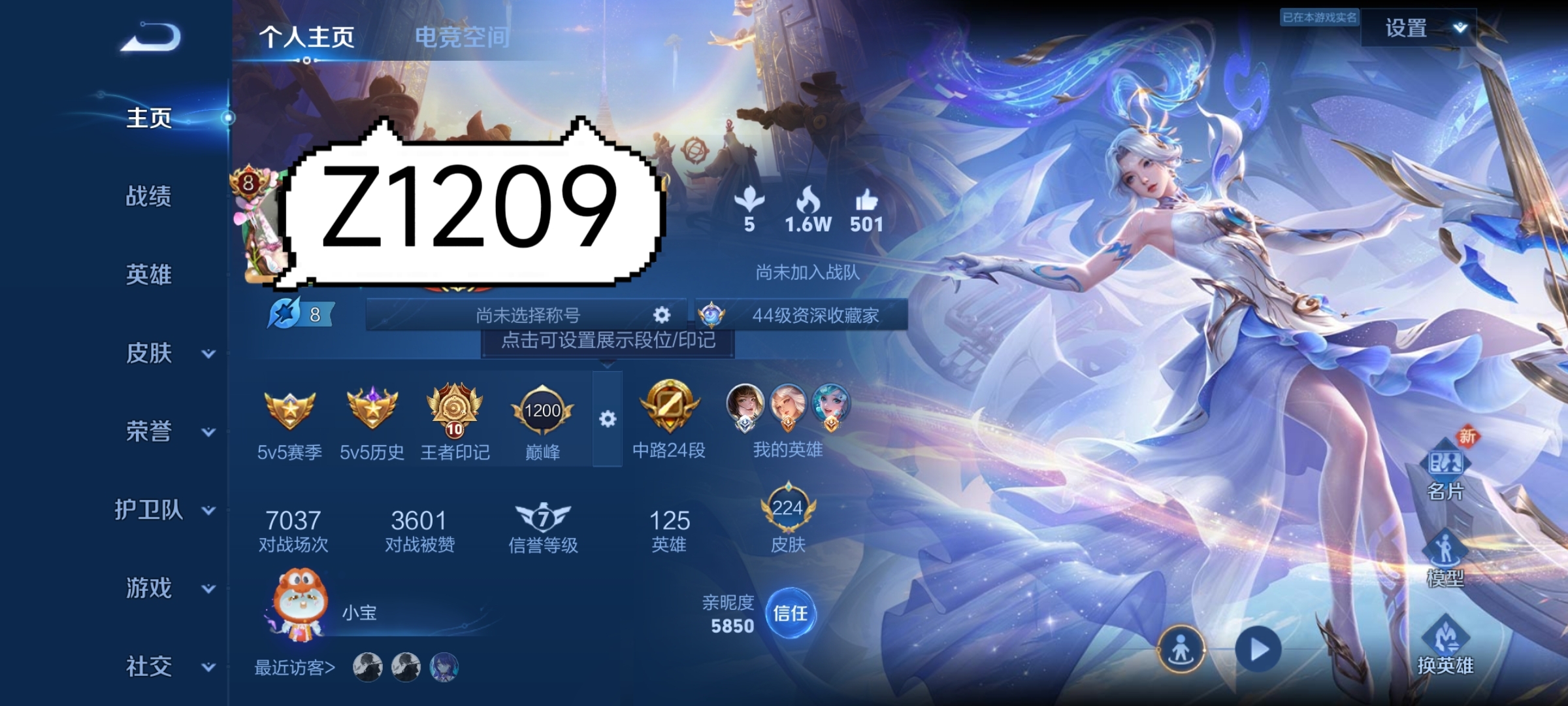This screenshot has height=706, width=1568.
Task: Switch to the 电竞空间 tab
Action: (464, 38)
